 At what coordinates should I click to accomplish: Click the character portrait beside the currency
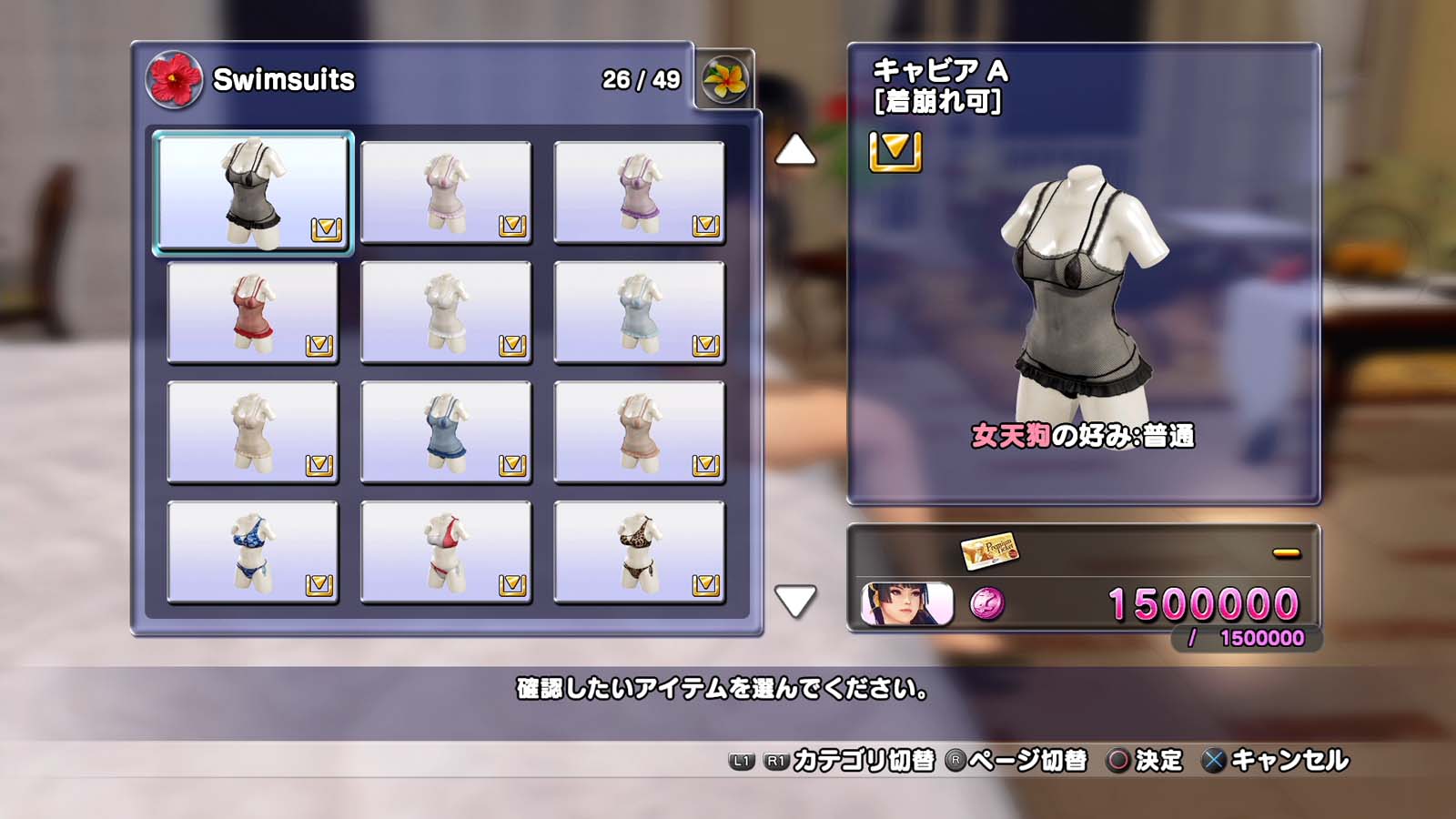(x=906, y=604)
